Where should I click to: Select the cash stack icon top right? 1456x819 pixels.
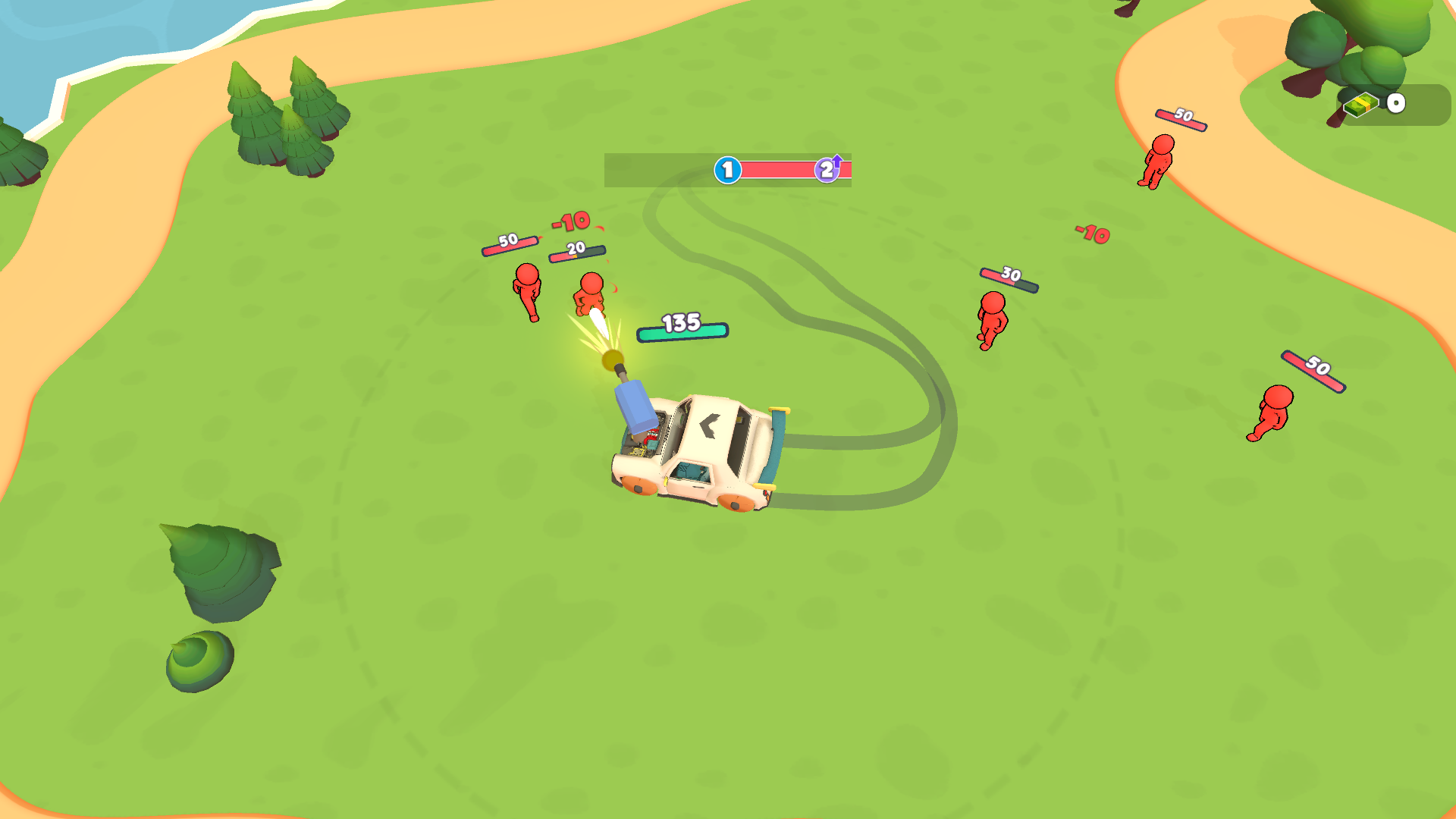(x=1360, y=103)
